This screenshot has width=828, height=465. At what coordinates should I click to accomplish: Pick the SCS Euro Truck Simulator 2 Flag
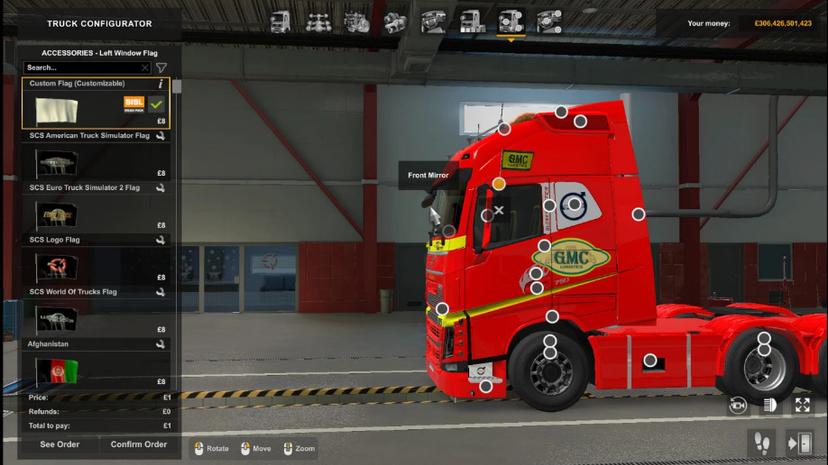tap(95, 214)
